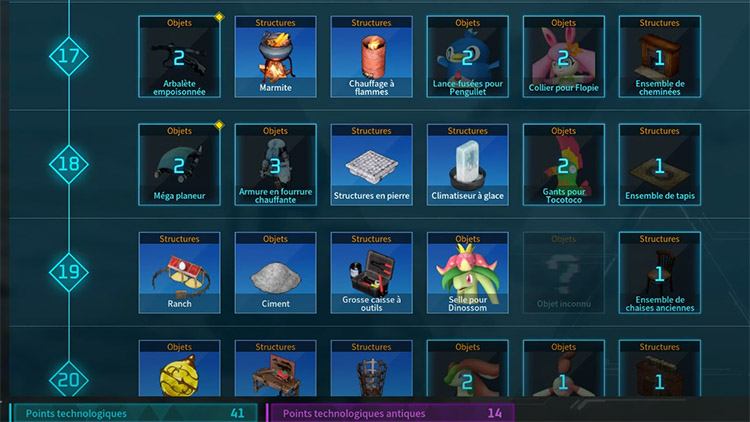Image resolution: width=750 pixels, height=422 pixels.
Task: Select Lance-fusées pour Pengullet
Action: pos(468,57)
